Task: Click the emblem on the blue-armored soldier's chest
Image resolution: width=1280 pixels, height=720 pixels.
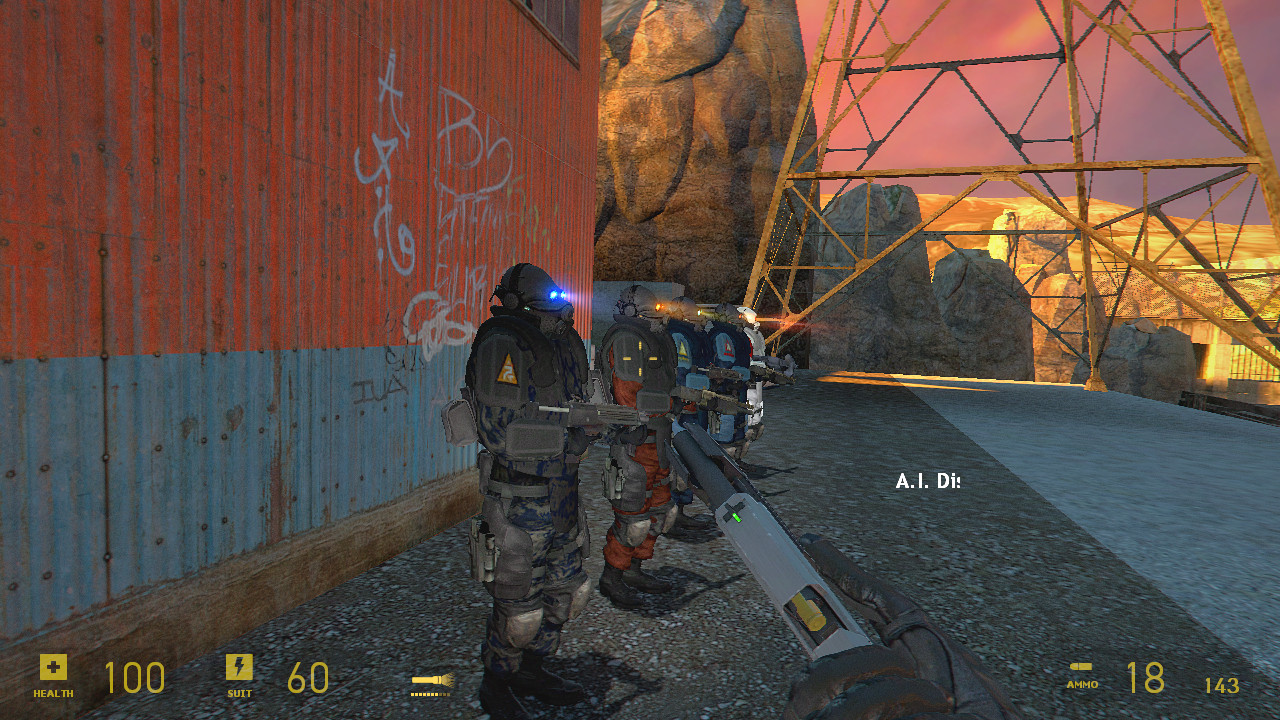Action: [684, 348]
